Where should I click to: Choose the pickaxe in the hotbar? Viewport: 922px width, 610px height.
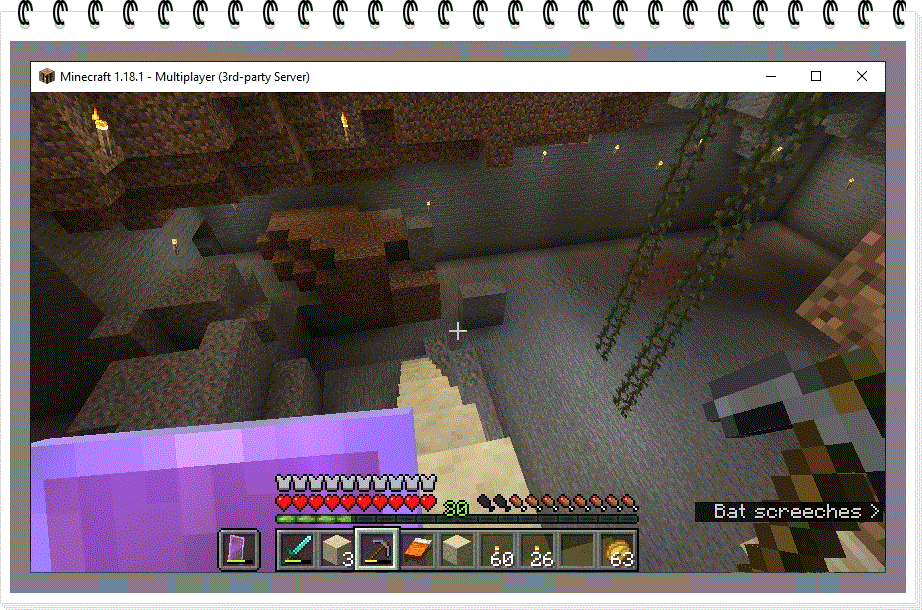(377, 550)
